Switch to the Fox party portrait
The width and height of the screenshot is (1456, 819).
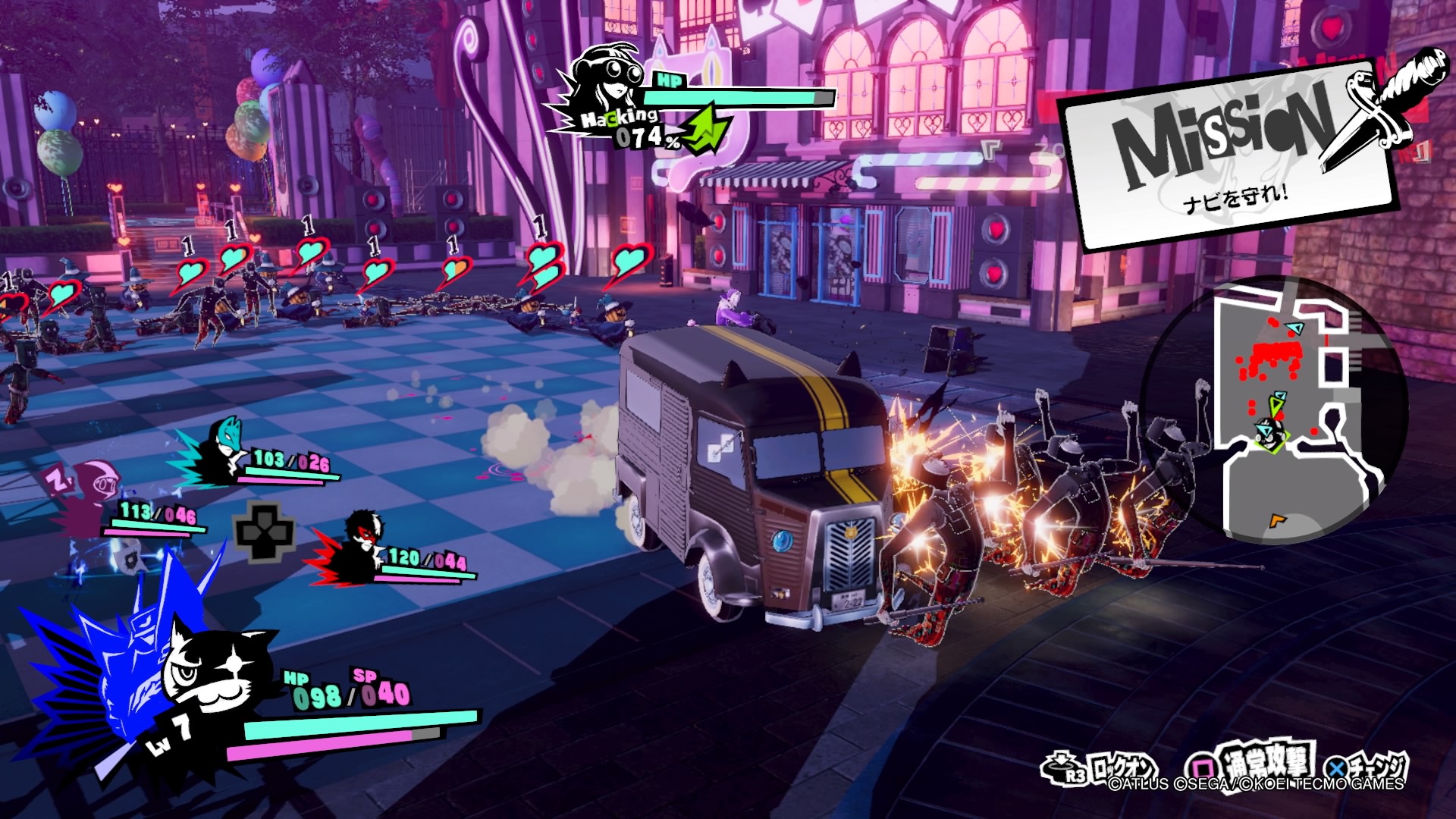(225, 450)
